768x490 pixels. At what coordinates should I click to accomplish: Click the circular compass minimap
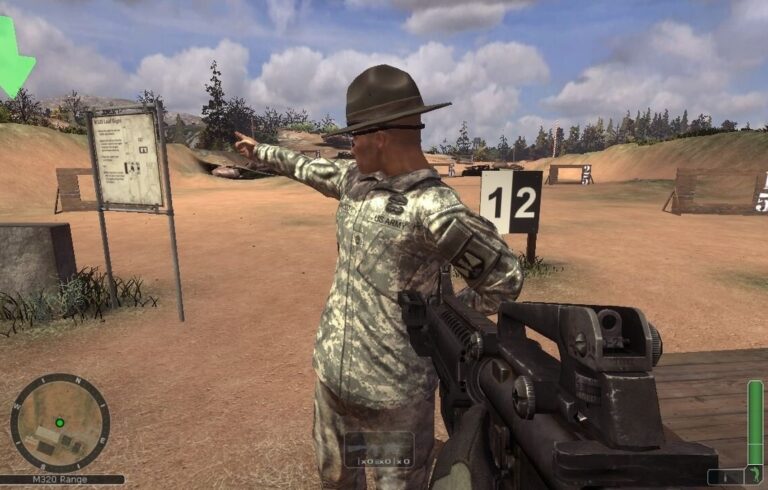(x=60, y=423)
